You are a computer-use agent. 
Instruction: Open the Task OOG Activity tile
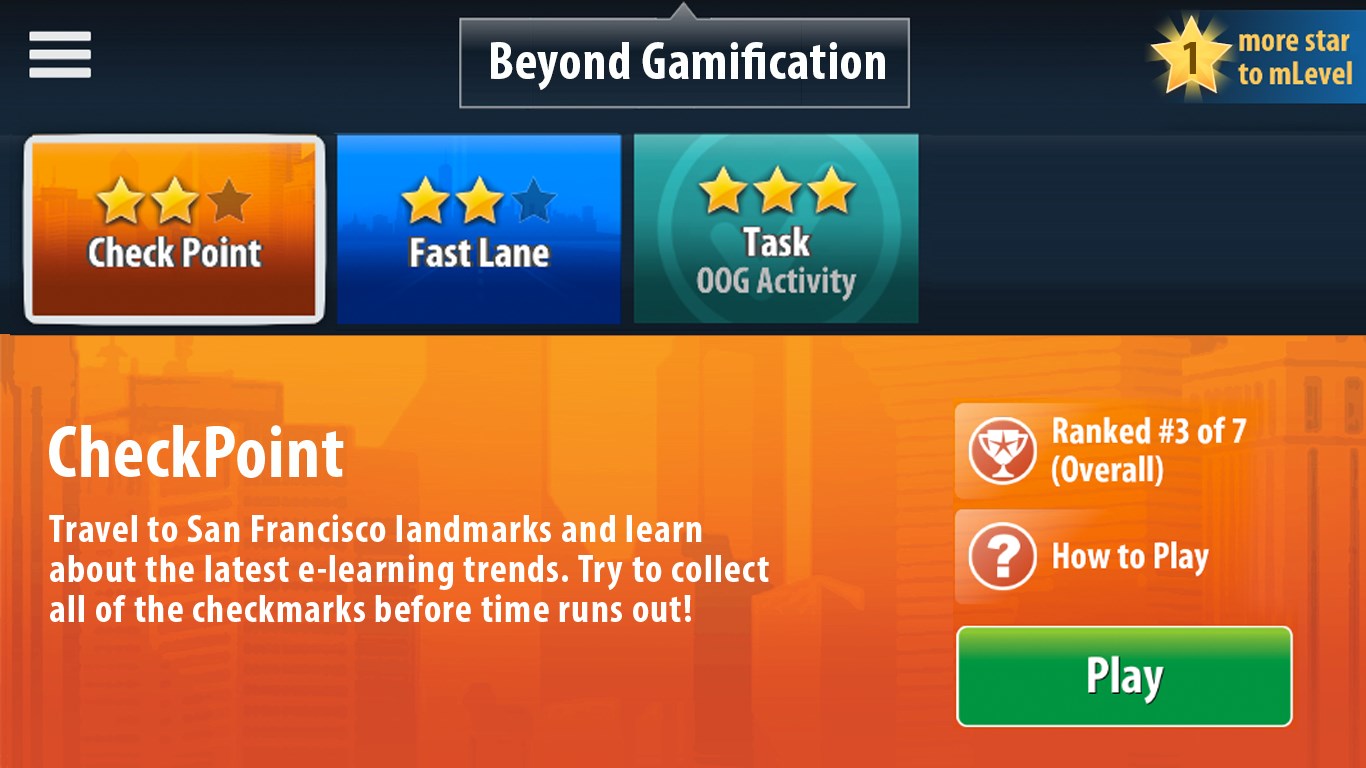pyautogui.click(x=776, y=229)
